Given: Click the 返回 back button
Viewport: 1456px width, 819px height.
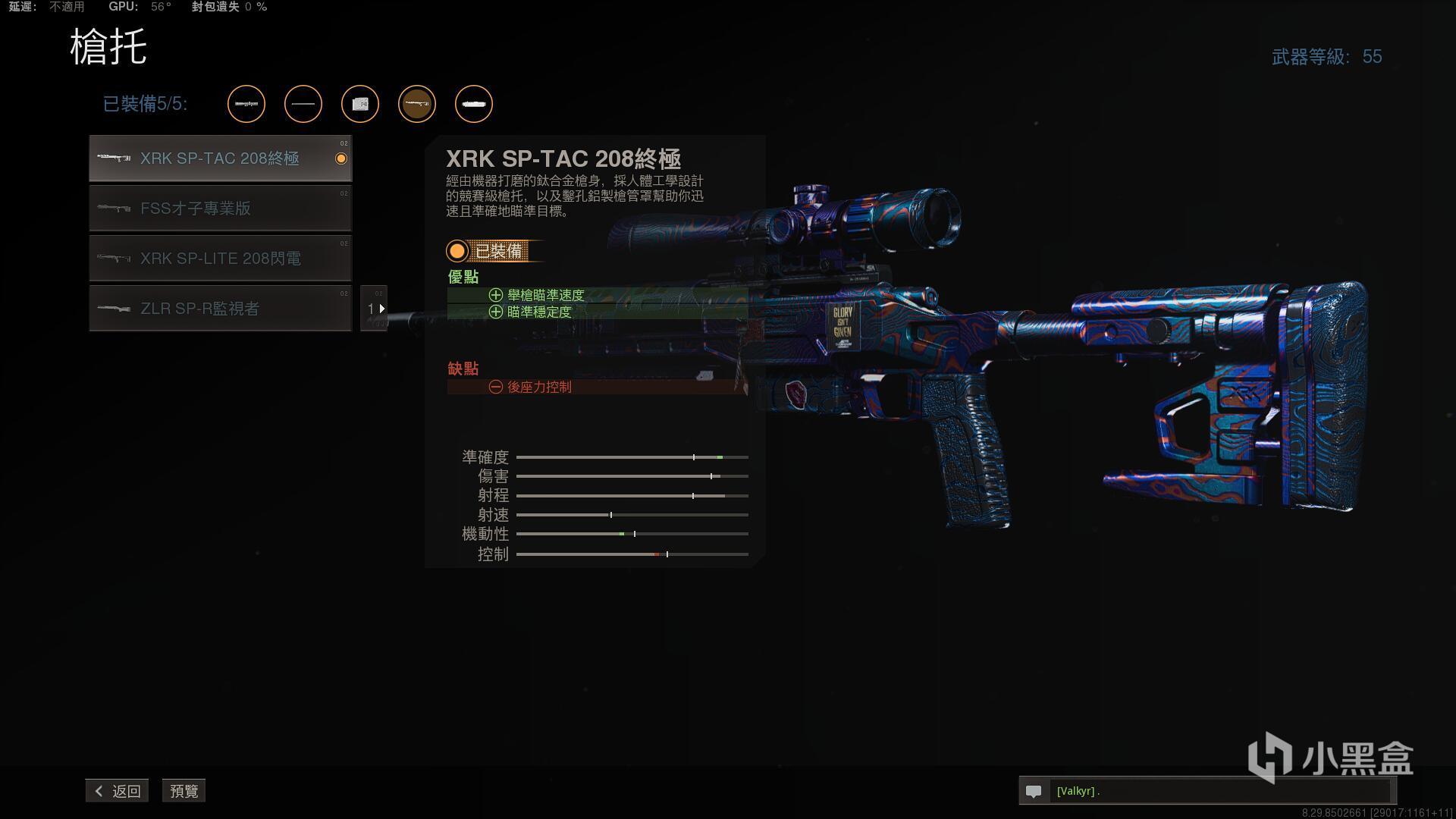Looking at the screenshot, I should coord(118,791).
